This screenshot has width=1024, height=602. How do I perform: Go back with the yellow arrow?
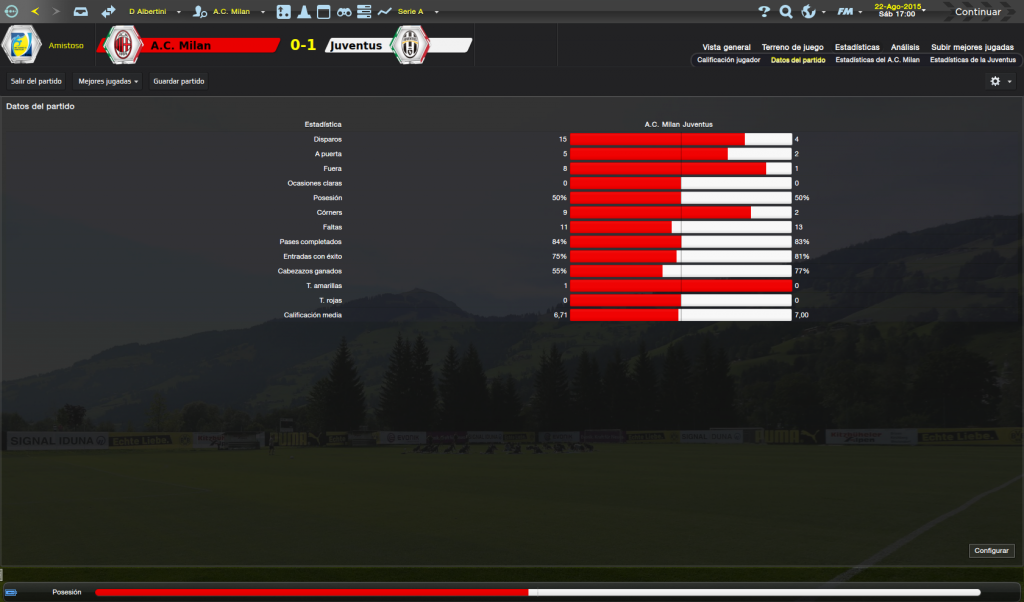tap(35, 12)
